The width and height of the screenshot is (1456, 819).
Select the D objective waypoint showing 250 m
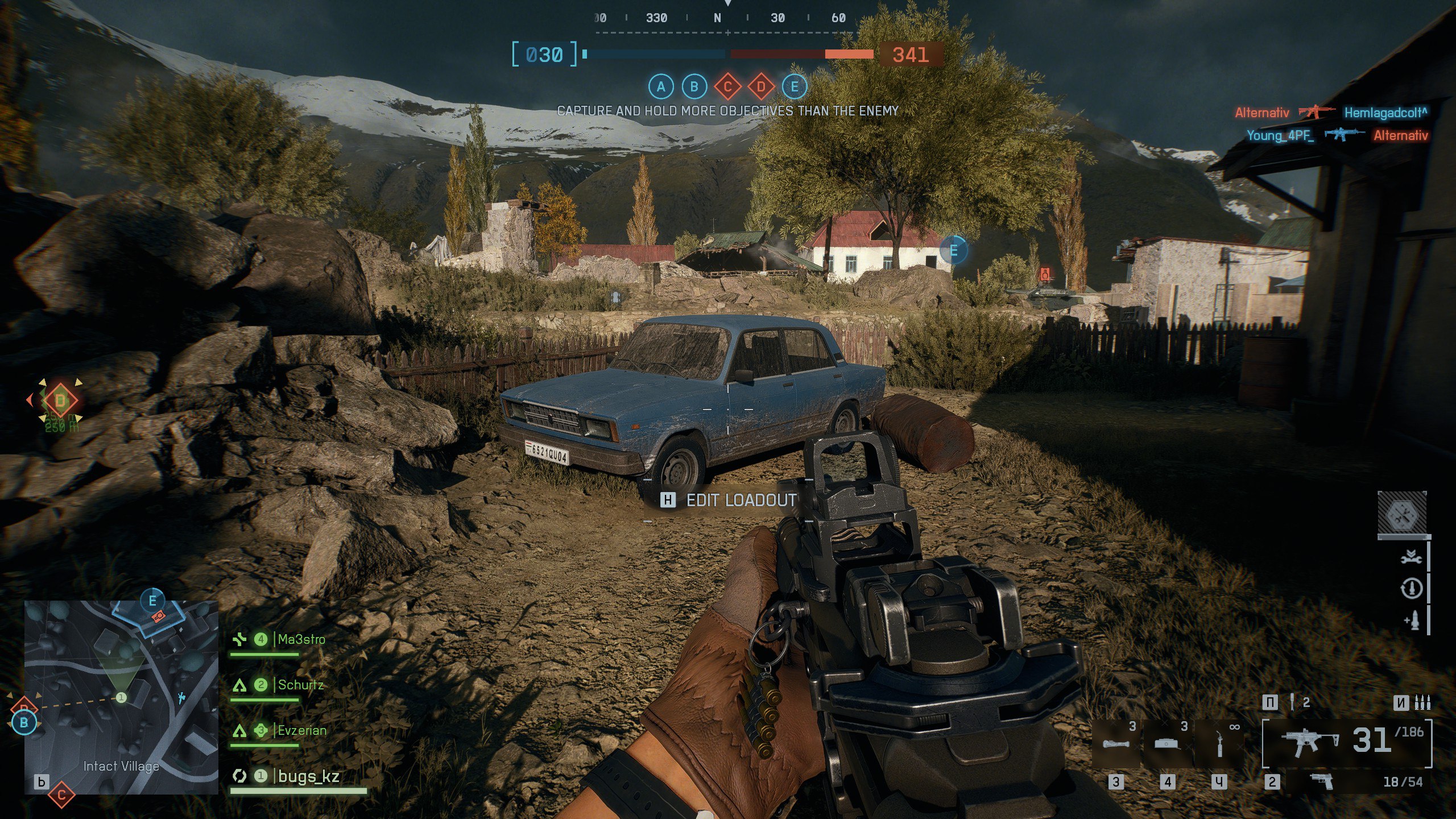[x=60, y=401]
